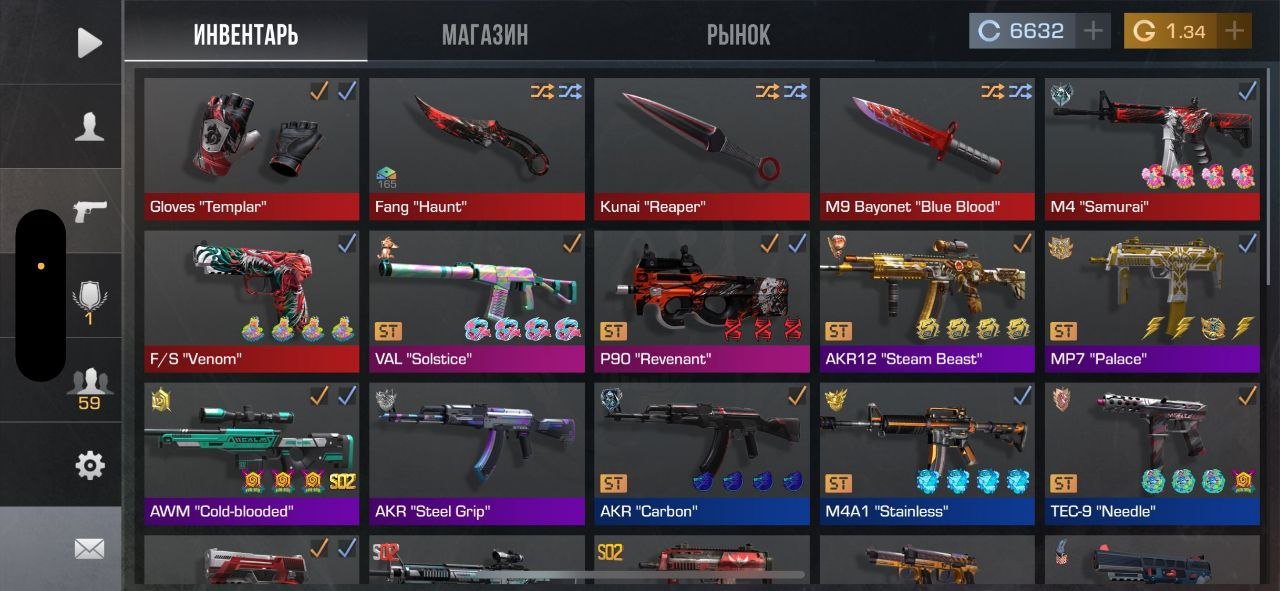This screenshot has height=591, width=1280.
Task: Select the P90 "Revenant" skin
Action: pyautogui.click(x=702, y=300)
